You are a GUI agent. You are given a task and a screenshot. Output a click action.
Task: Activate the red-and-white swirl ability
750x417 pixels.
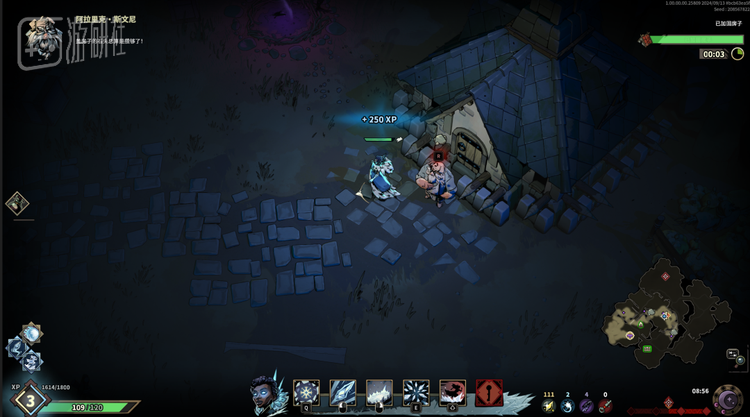click(452, 392)
